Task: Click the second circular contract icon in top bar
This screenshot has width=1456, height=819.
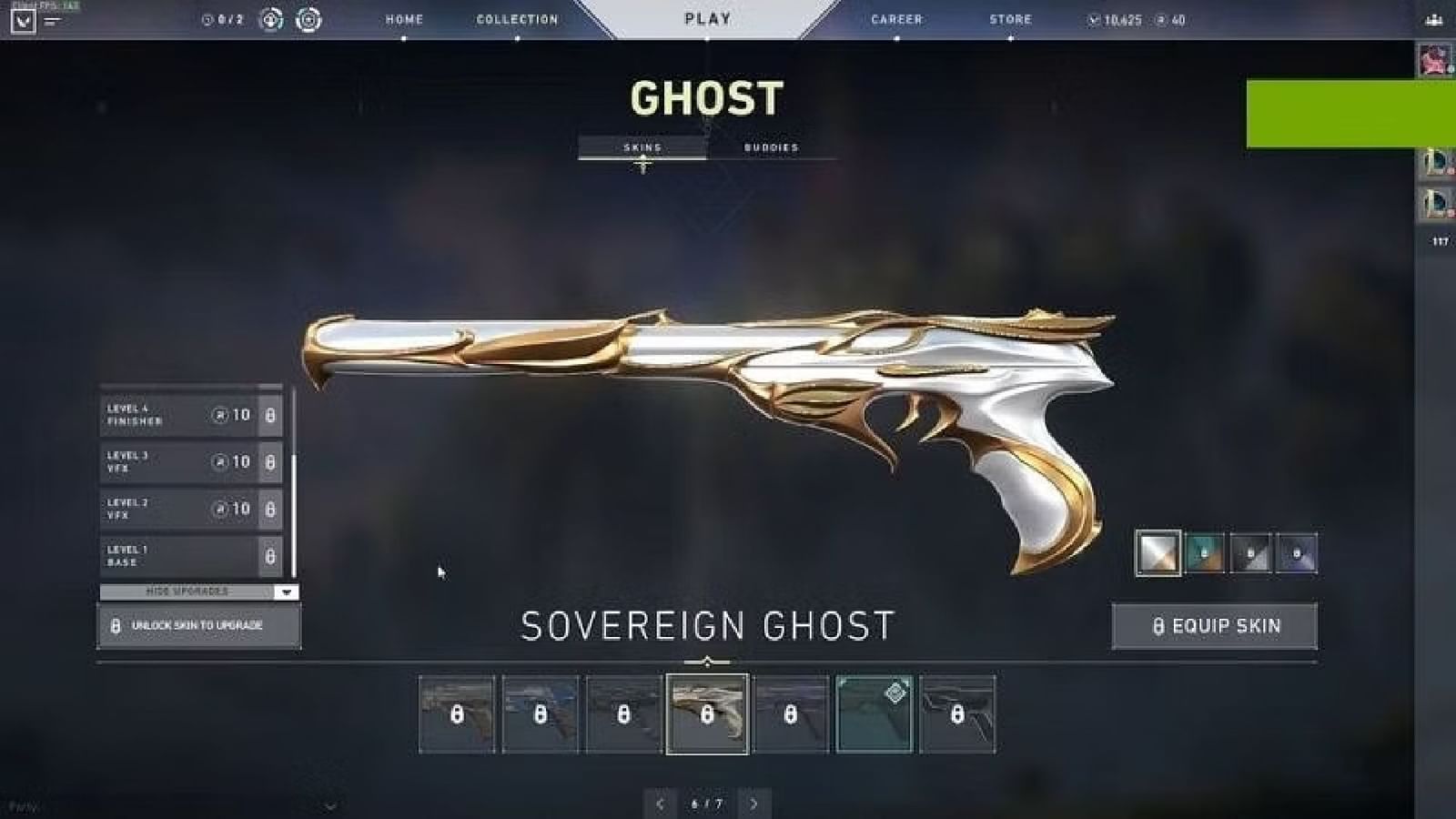Action: point(308,20)
